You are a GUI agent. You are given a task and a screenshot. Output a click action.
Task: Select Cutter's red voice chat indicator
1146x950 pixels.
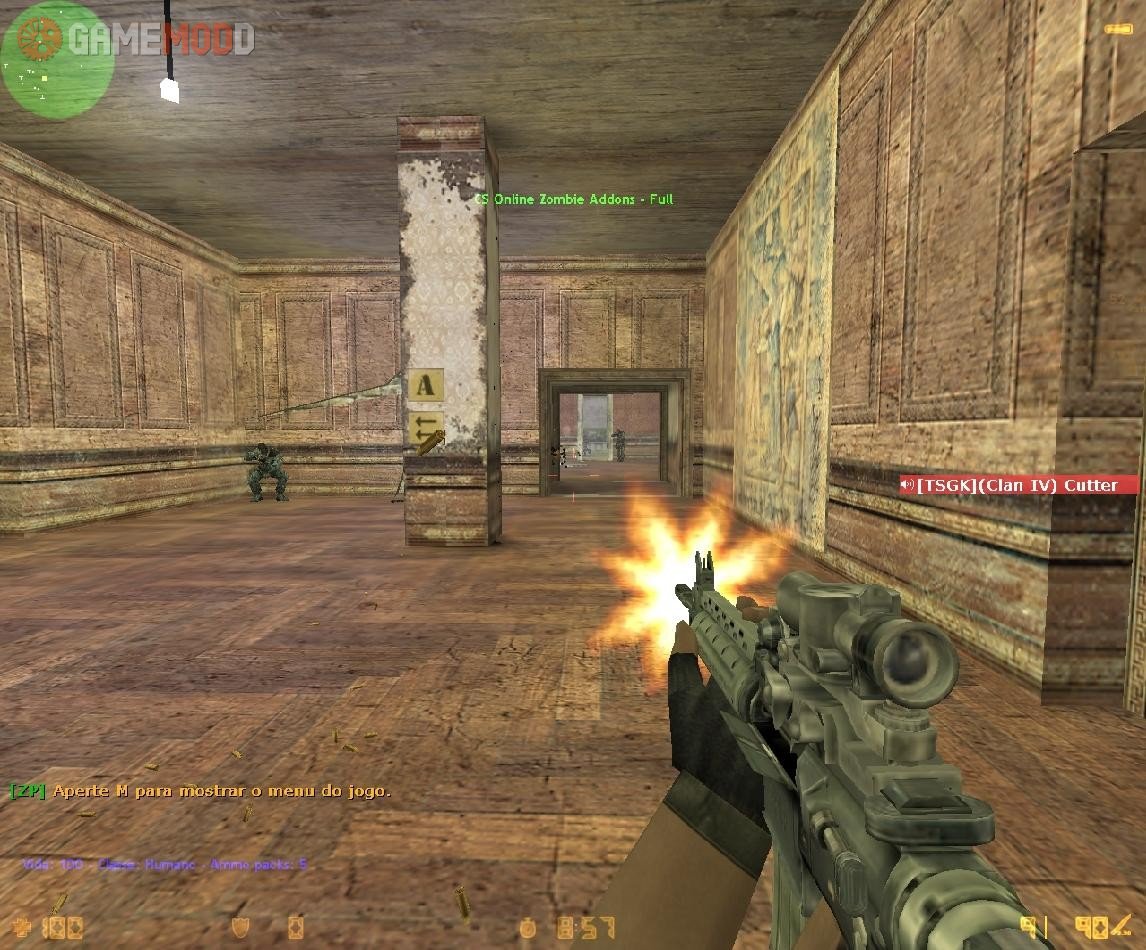pos(1018,485)
